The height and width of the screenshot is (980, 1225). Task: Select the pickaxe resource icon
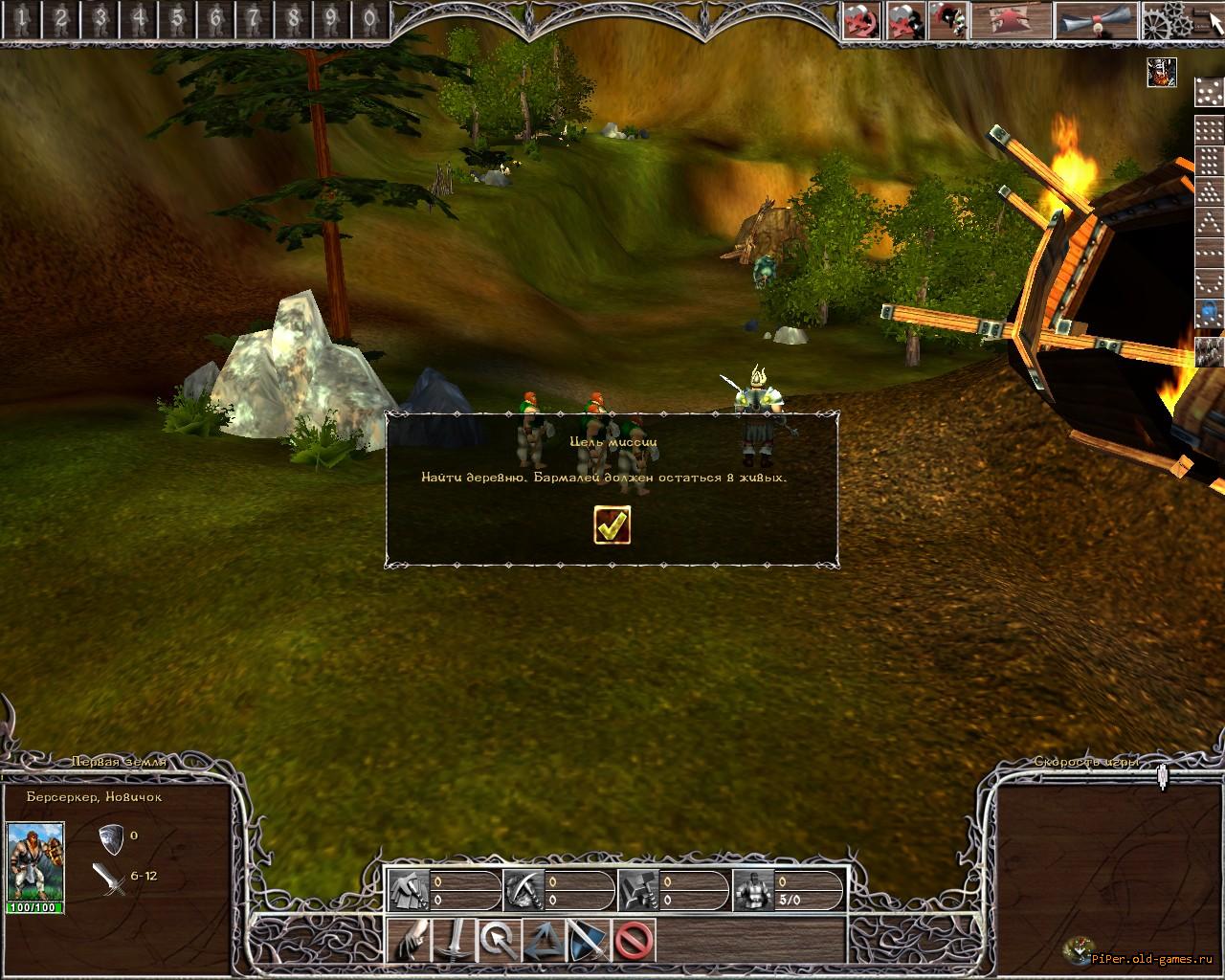coord(522,891)
